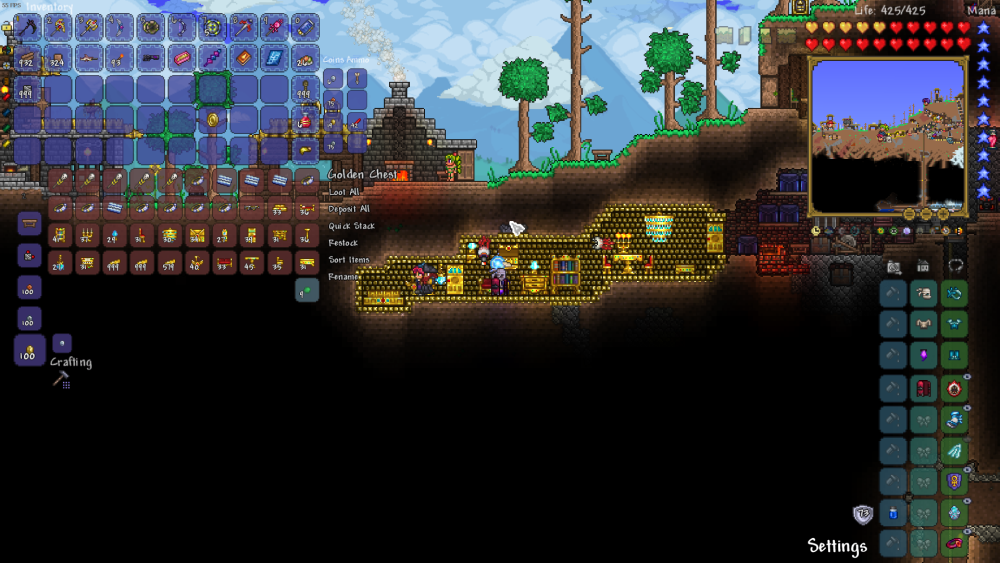This screenshot has width=1000, height=563.
Task: Click the defense shield icon
Action: pos(862,514)
